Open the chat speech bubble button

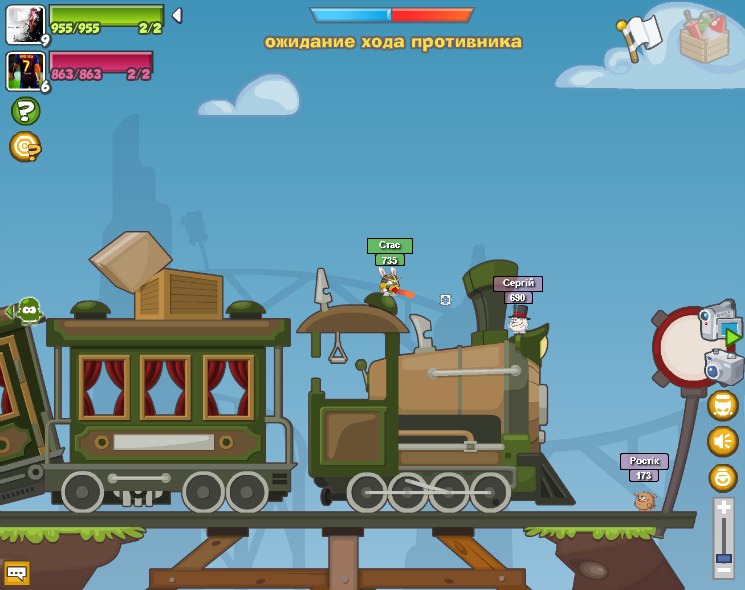click(x=16, y=572)
